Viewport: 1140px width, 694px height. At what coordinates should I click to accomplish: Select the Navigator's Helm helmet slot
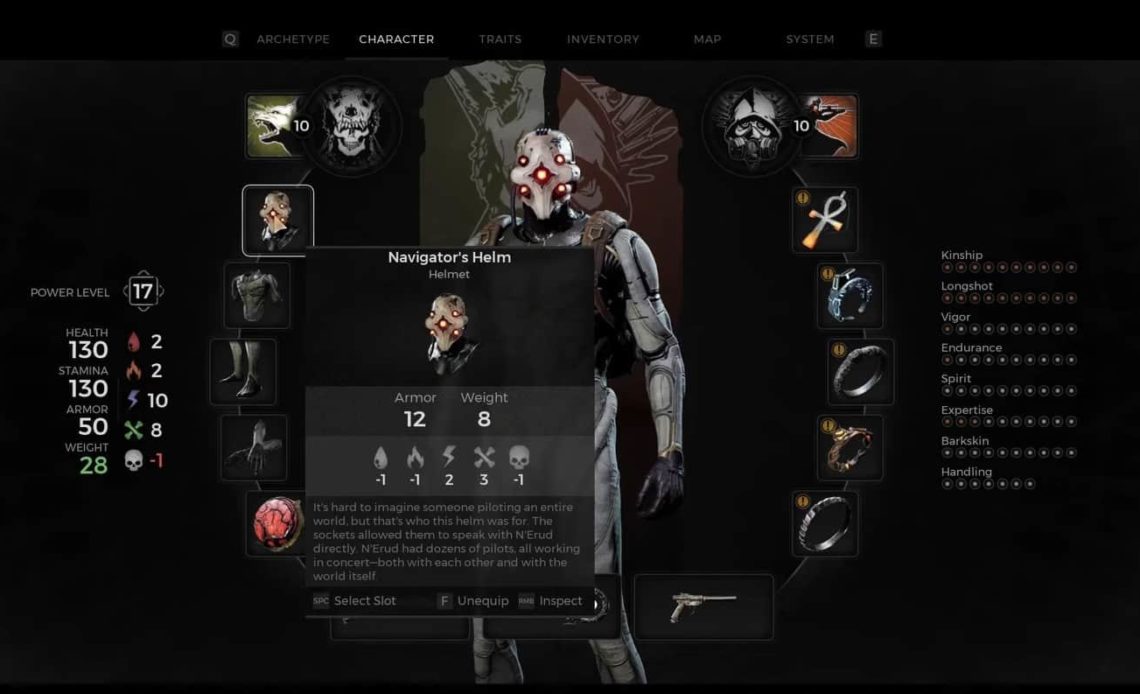278,220
